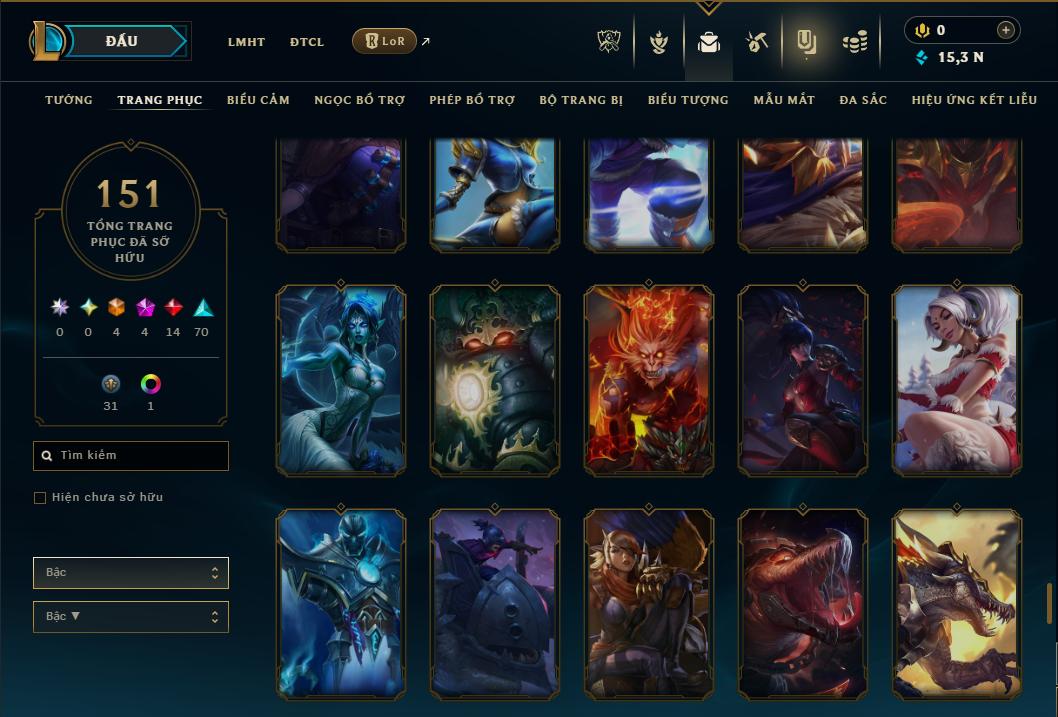Screen dimensions: 1058x717
Task: Add currency with the plus button
Action: tap(1006, 31)
